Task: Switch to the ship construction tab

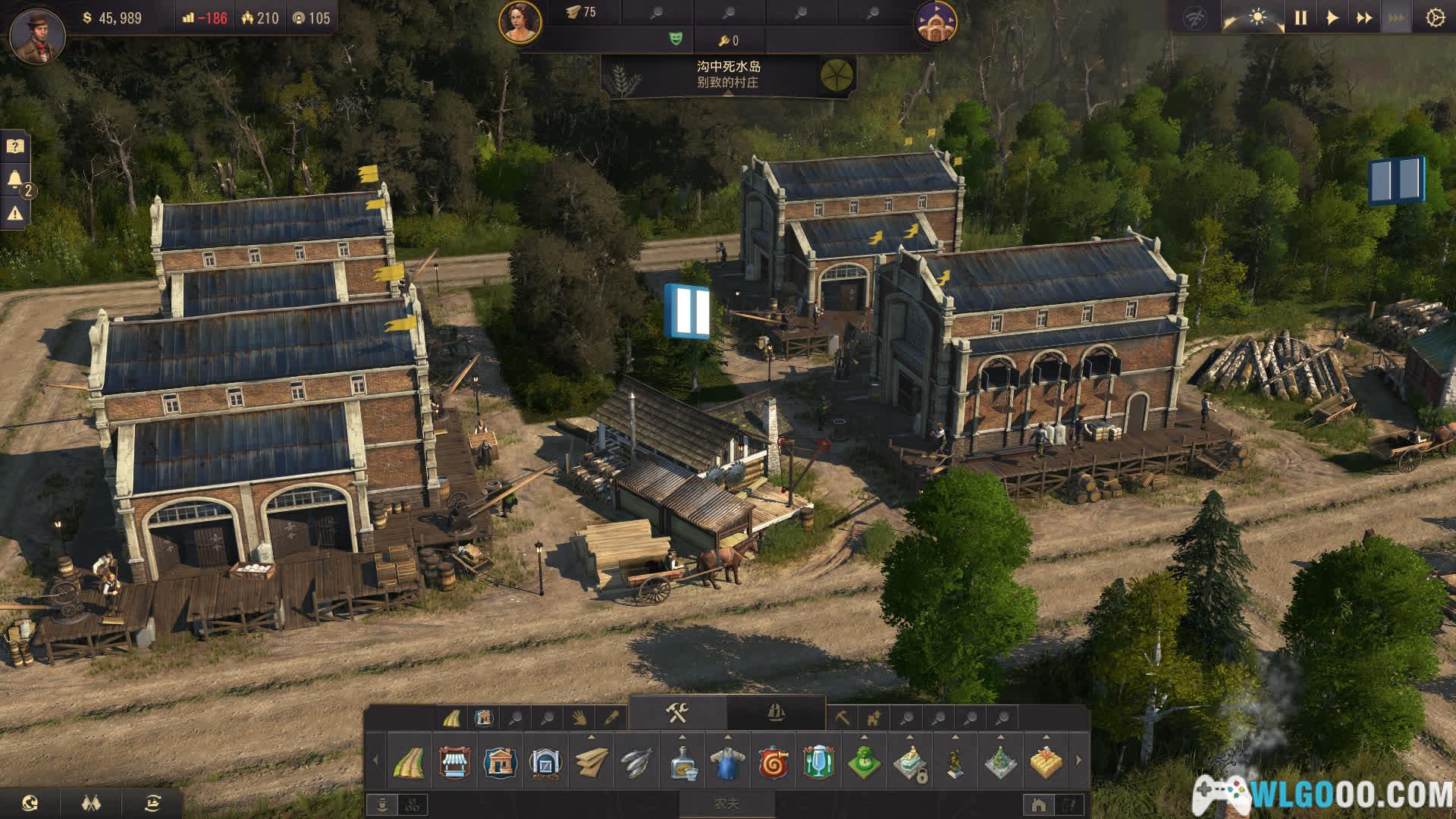Action: pos(776,714)
